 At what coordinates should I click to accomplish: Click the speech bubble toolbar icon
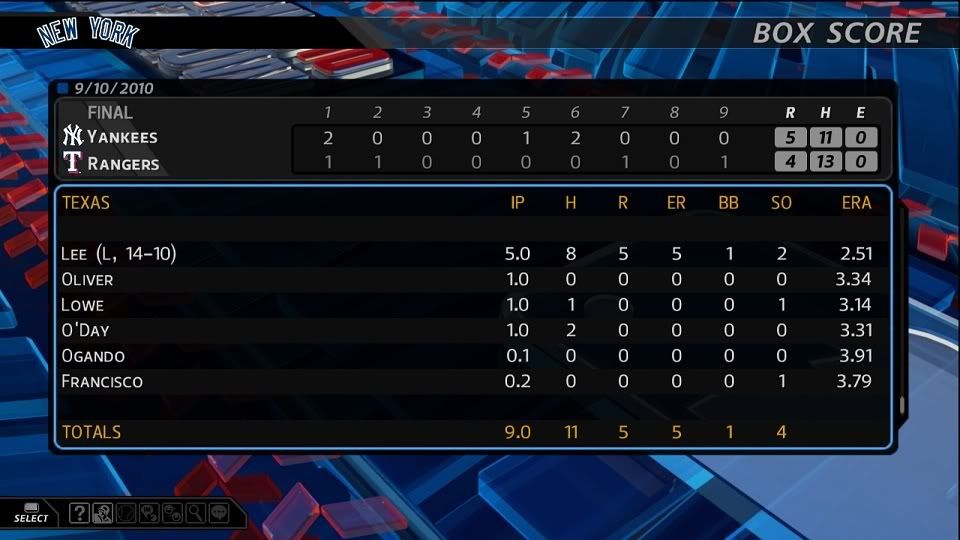(x=218, y=514)
